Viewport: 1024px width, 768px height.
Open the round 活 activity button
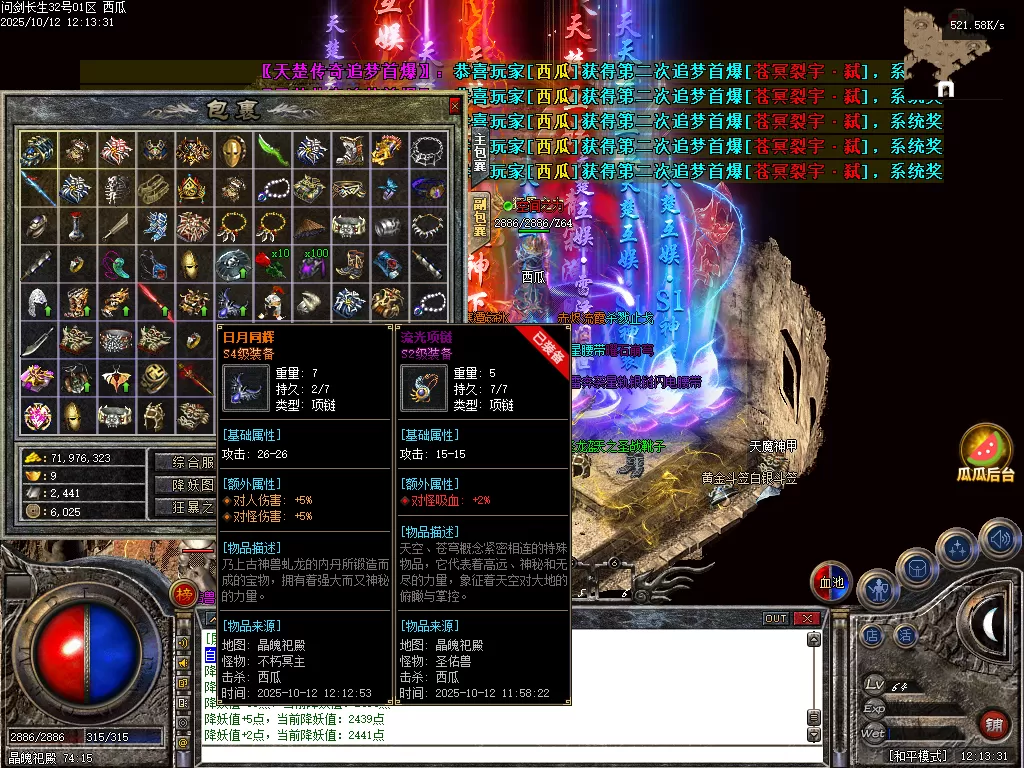coord(906,634)
